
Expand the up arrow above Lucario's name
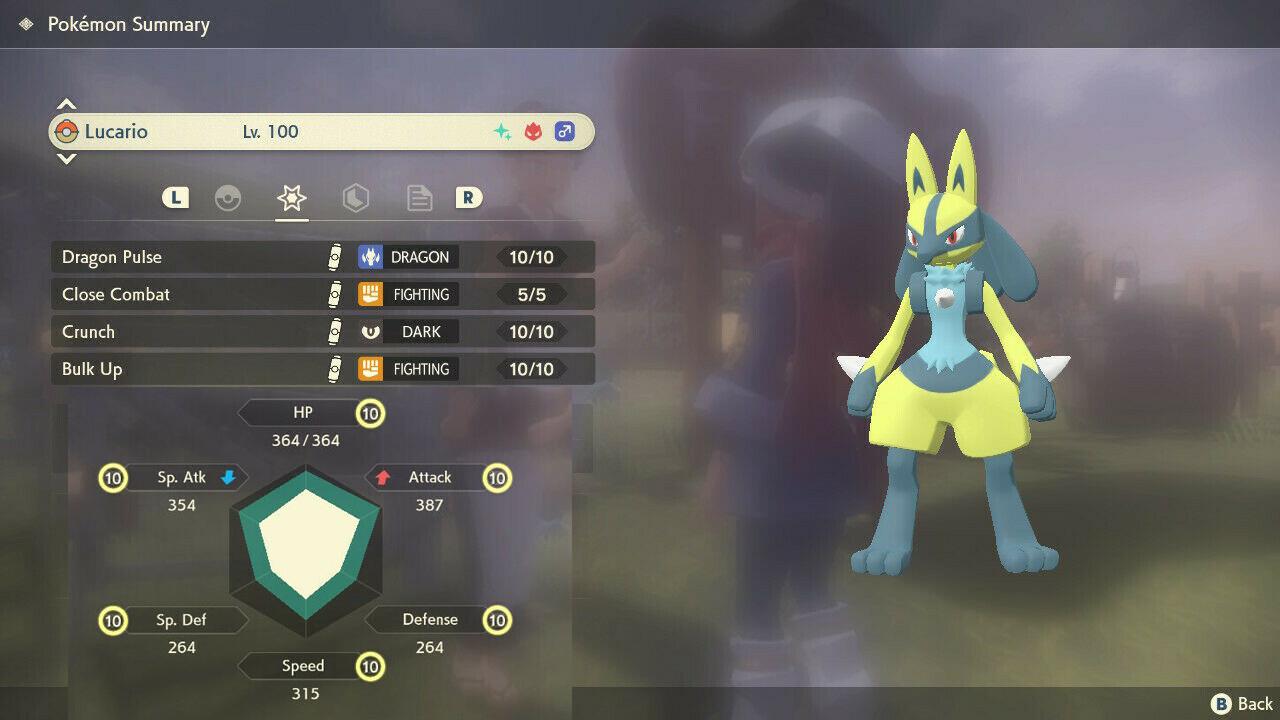[x=66, y=103]
